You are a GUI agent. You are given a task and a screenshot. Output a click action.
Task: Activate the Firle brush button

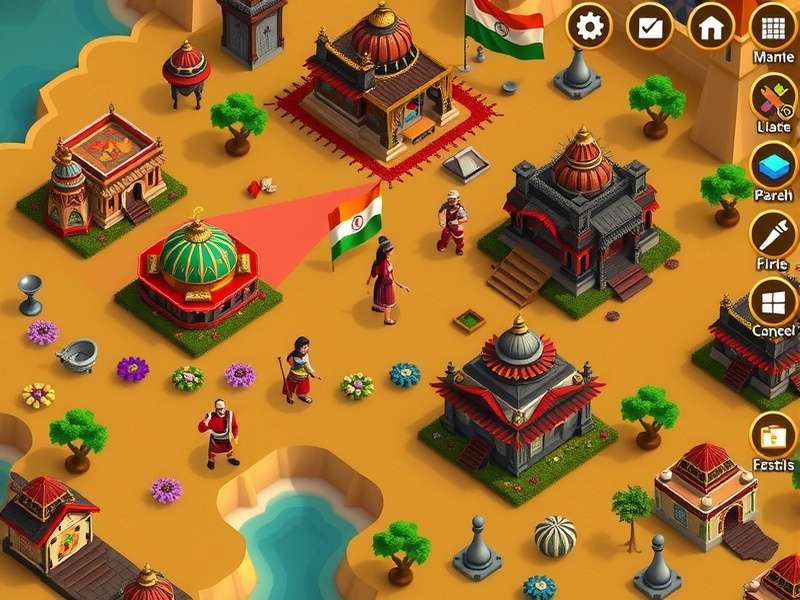pyautogui.click(x=773, y=234)
